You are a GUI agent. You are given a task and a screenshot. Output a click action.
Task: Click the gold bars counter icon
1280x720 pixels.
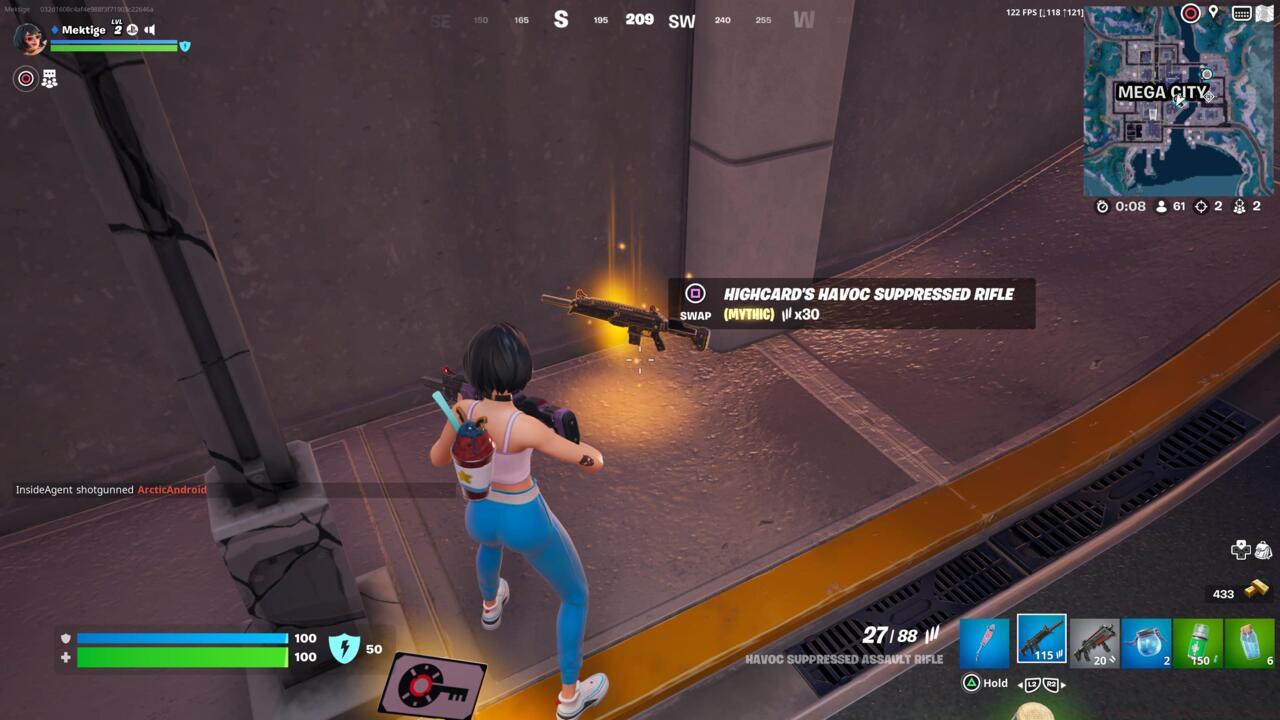tap(1256, 592)
